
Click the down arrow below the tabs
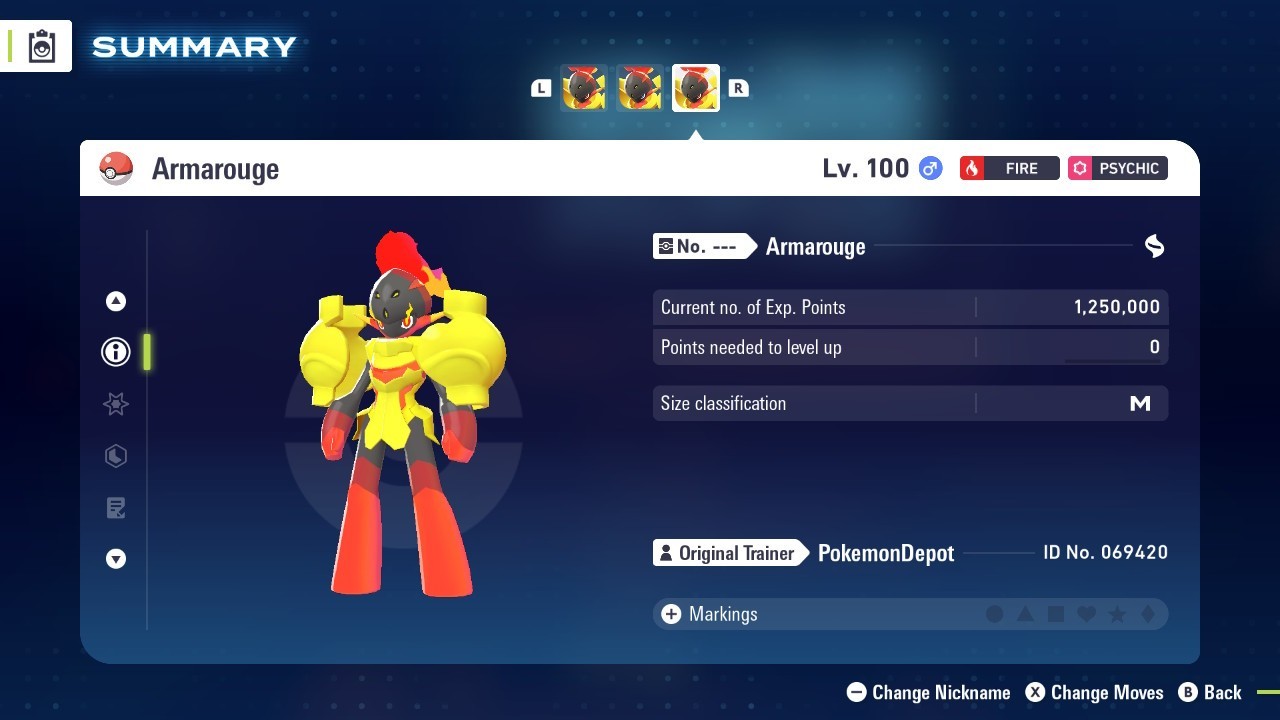tap(116, 559)
